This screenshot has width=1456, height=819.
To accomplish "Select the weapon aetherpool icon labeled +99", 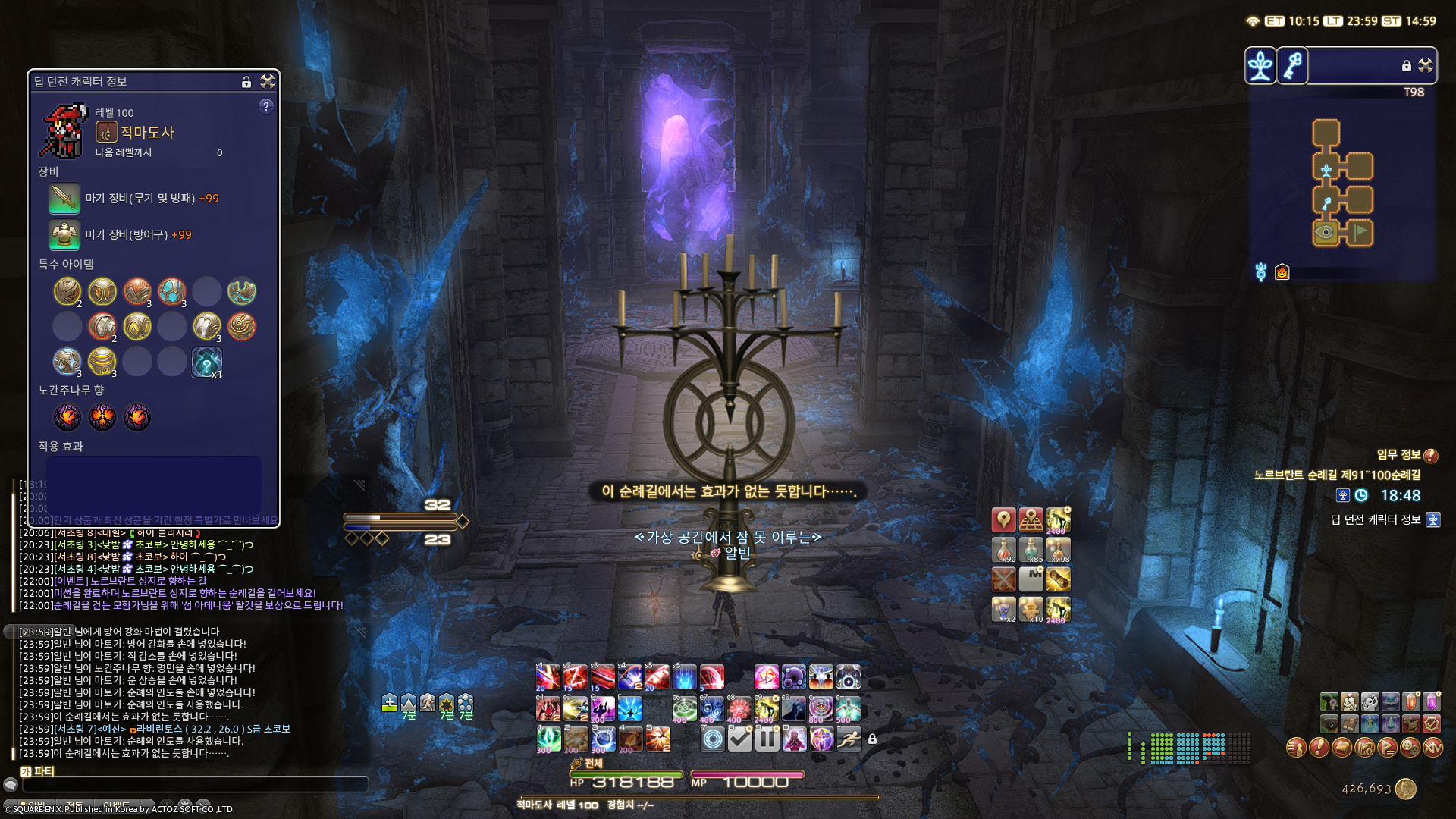I will tap(65, 198).
